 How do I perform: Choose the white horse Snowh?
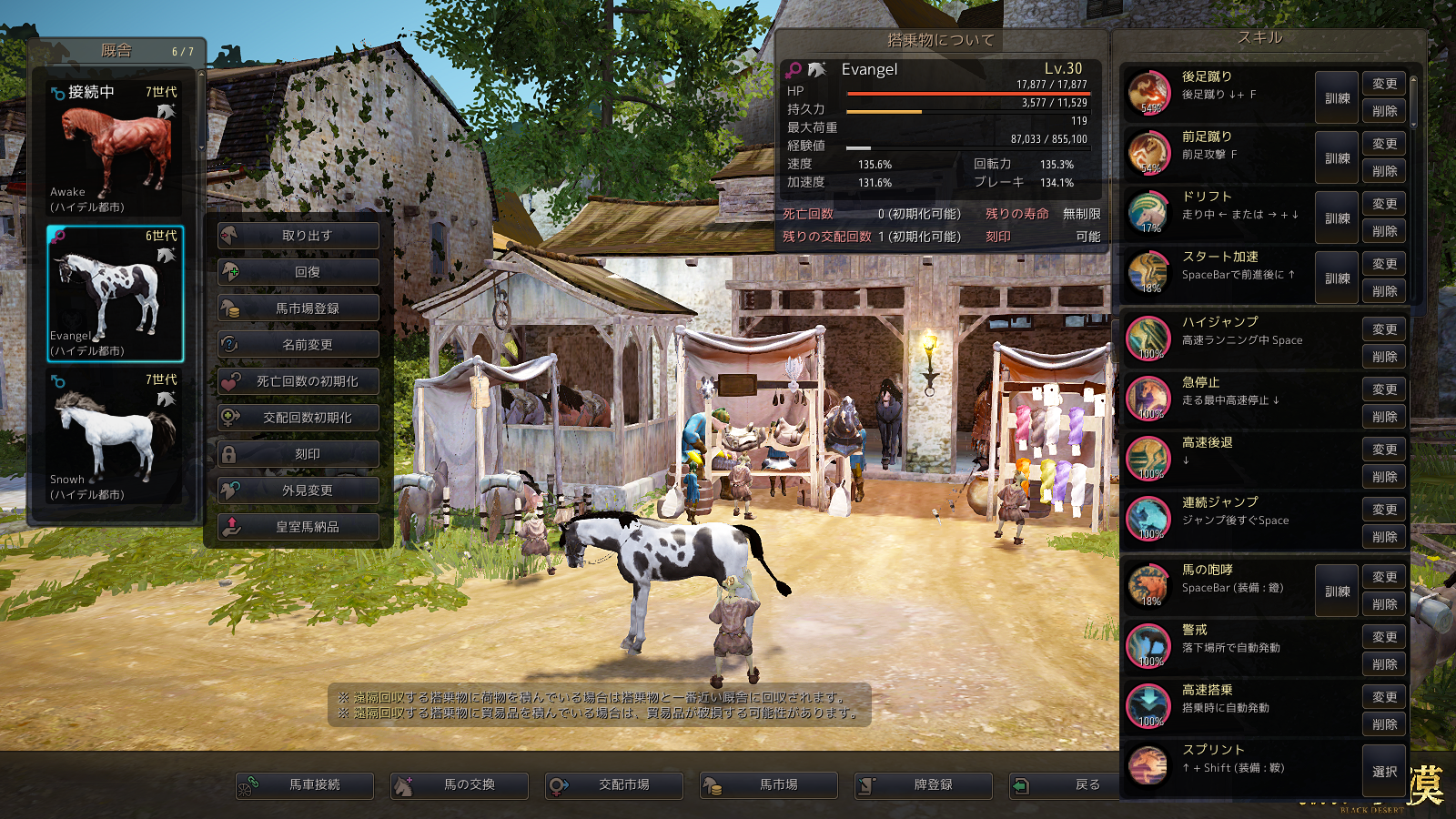(x=115, y=437)
